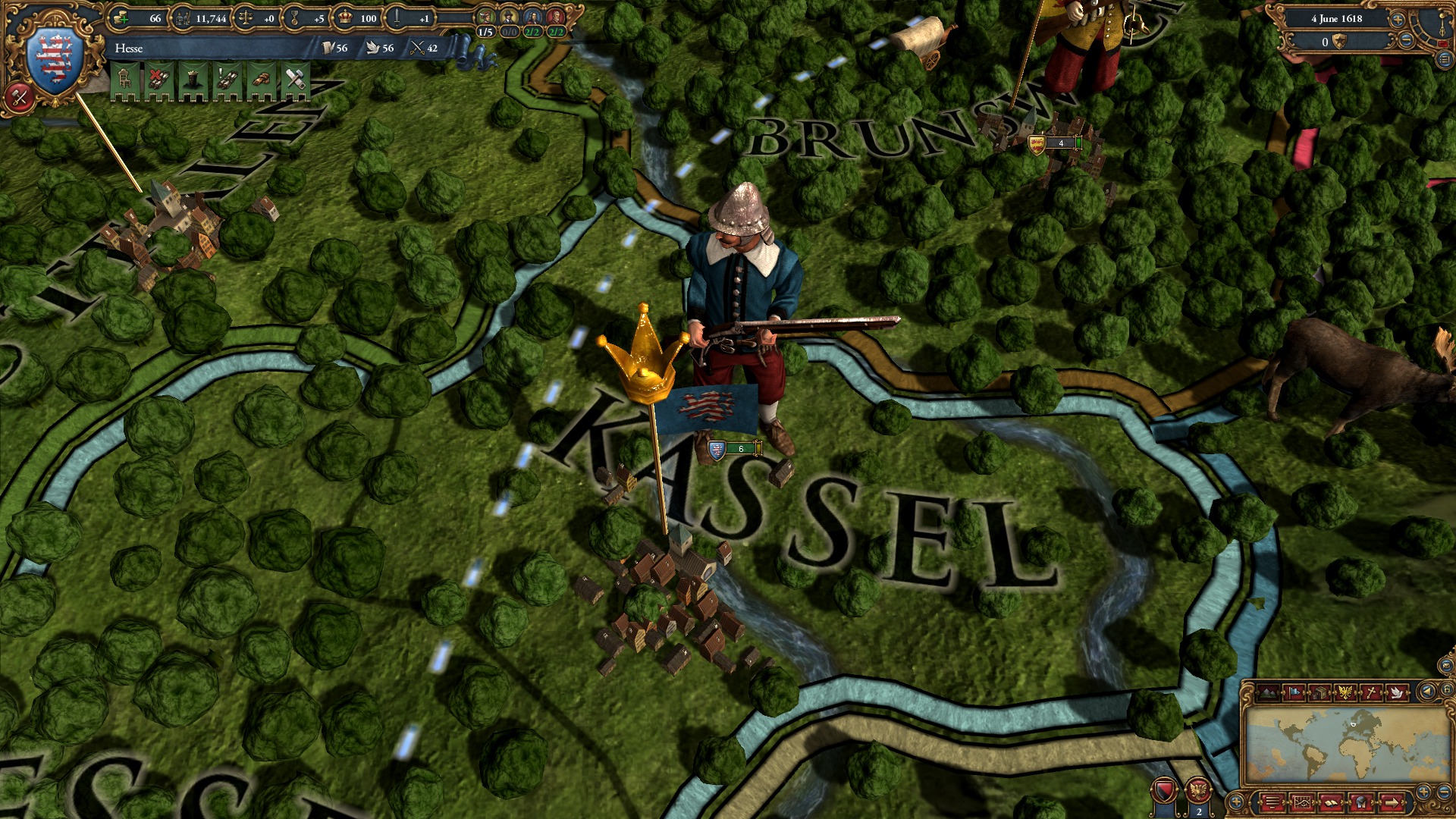The width and height of the screenshot is (1456, 819).
Task: Open the game menu lines icon
Action: coord(1271,802)
